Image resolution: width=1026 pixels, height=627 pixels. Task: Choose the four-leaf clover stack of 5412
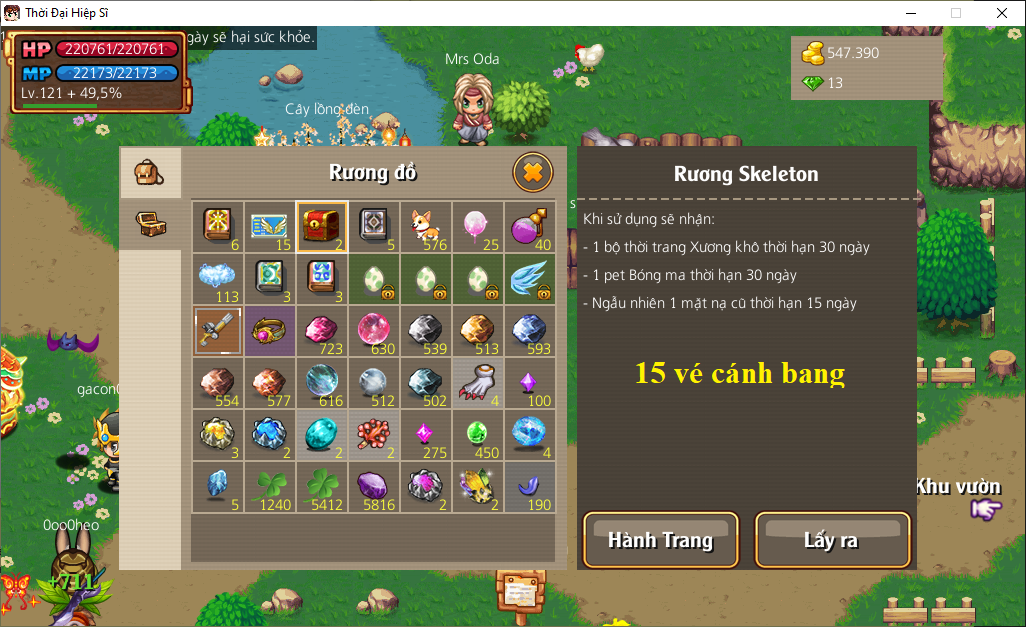pos(322,487)
